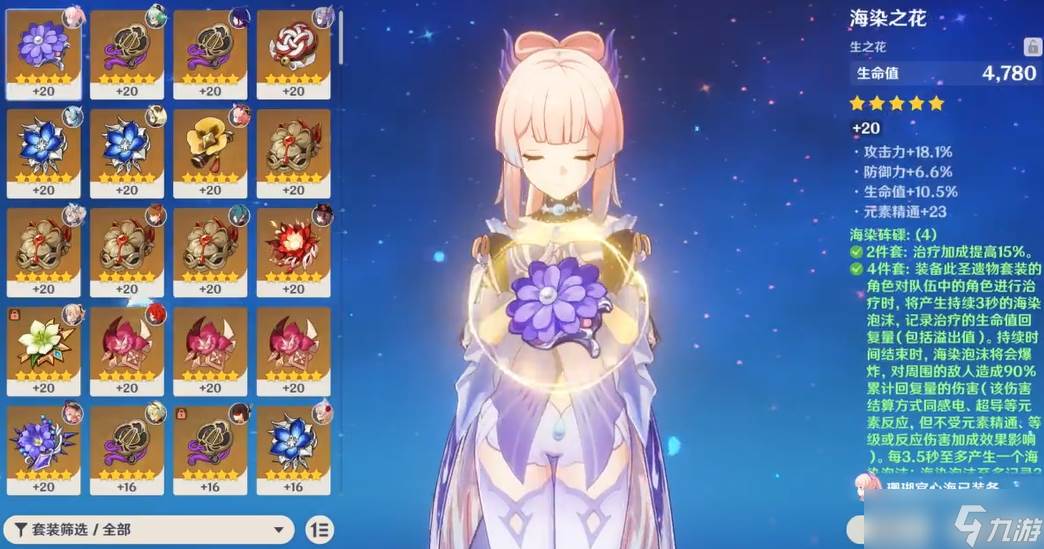
Task: Choose the +16 blue flower artifact
Action: point(293,442)
